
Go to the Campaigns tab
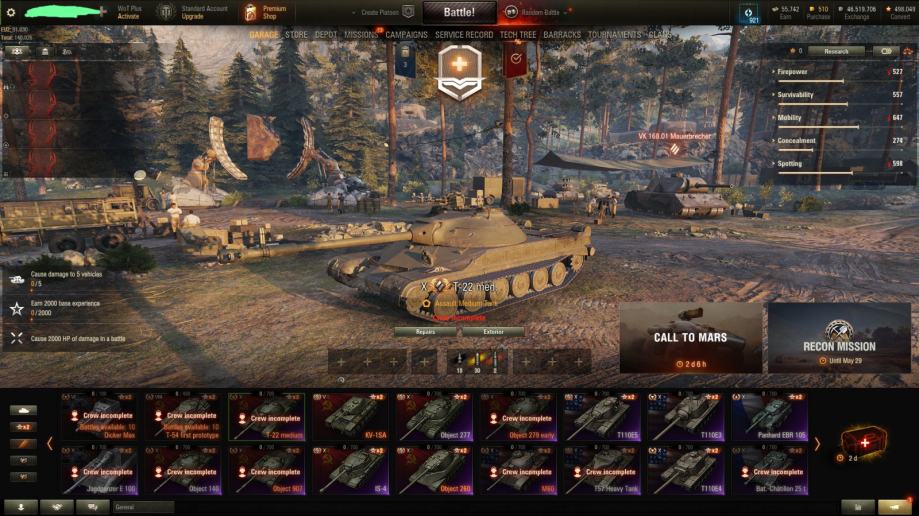407,35
